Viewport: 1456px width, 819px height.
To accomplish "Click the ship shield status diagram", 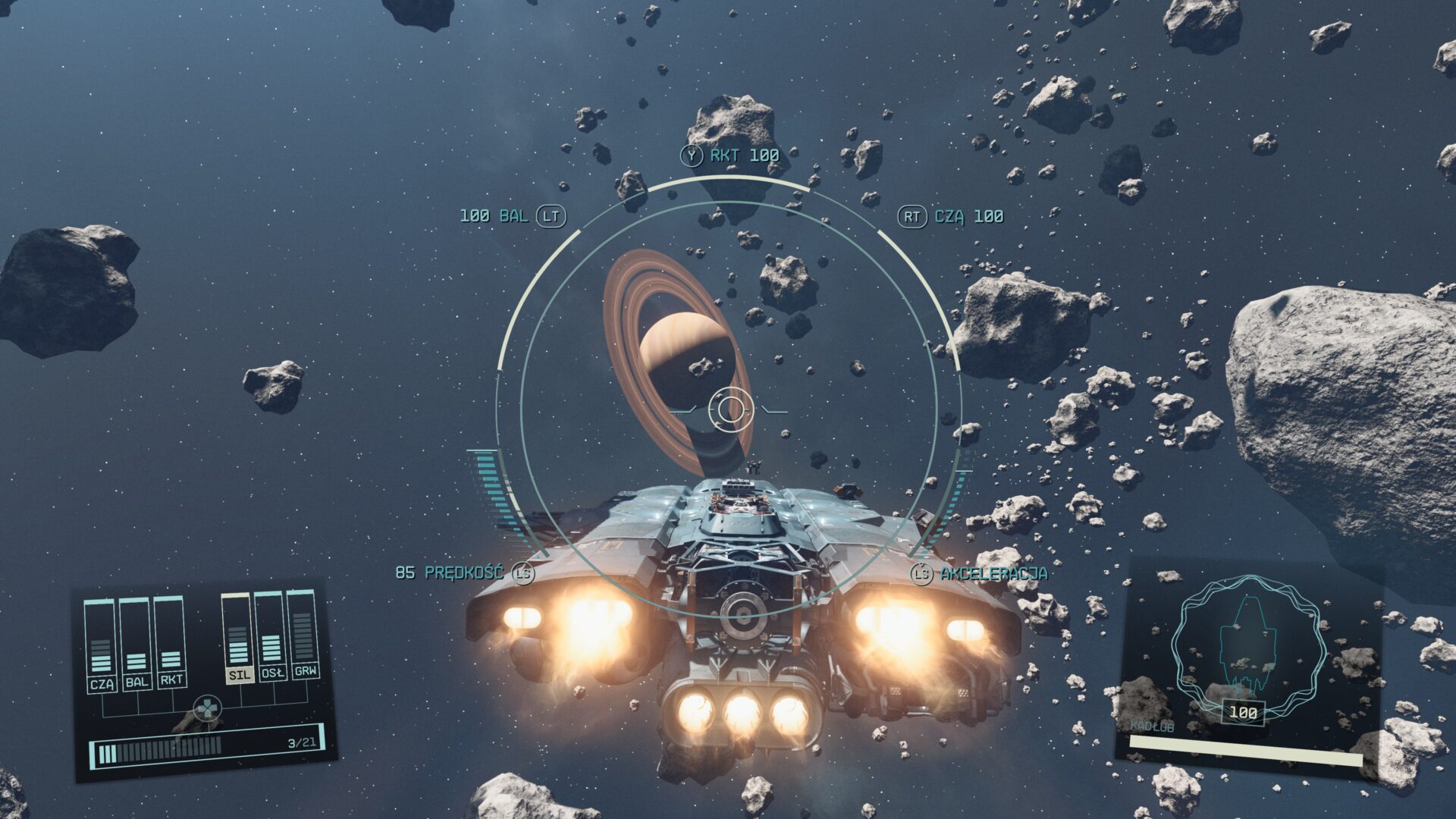I will coord(1248,646).
